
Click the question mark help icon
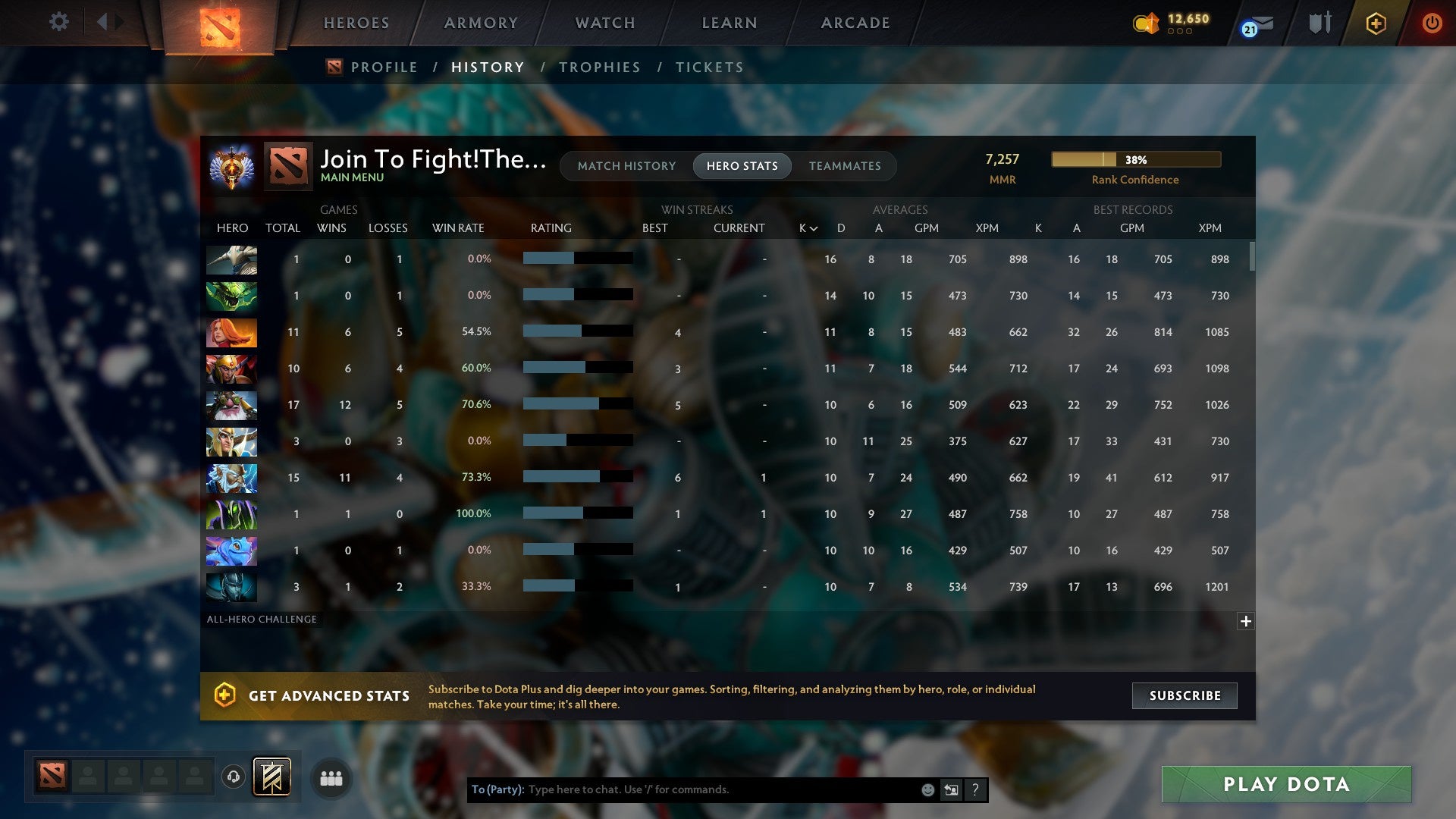pyautogui.click(x=976, y=789)
